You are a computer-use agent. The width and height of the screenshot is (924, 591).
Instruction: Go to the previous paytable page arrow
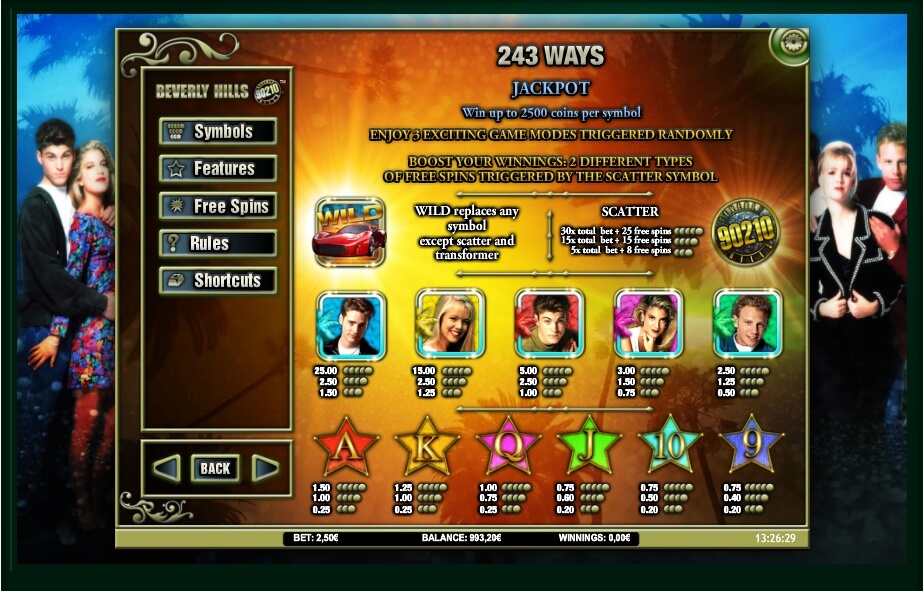coord(166,468)
